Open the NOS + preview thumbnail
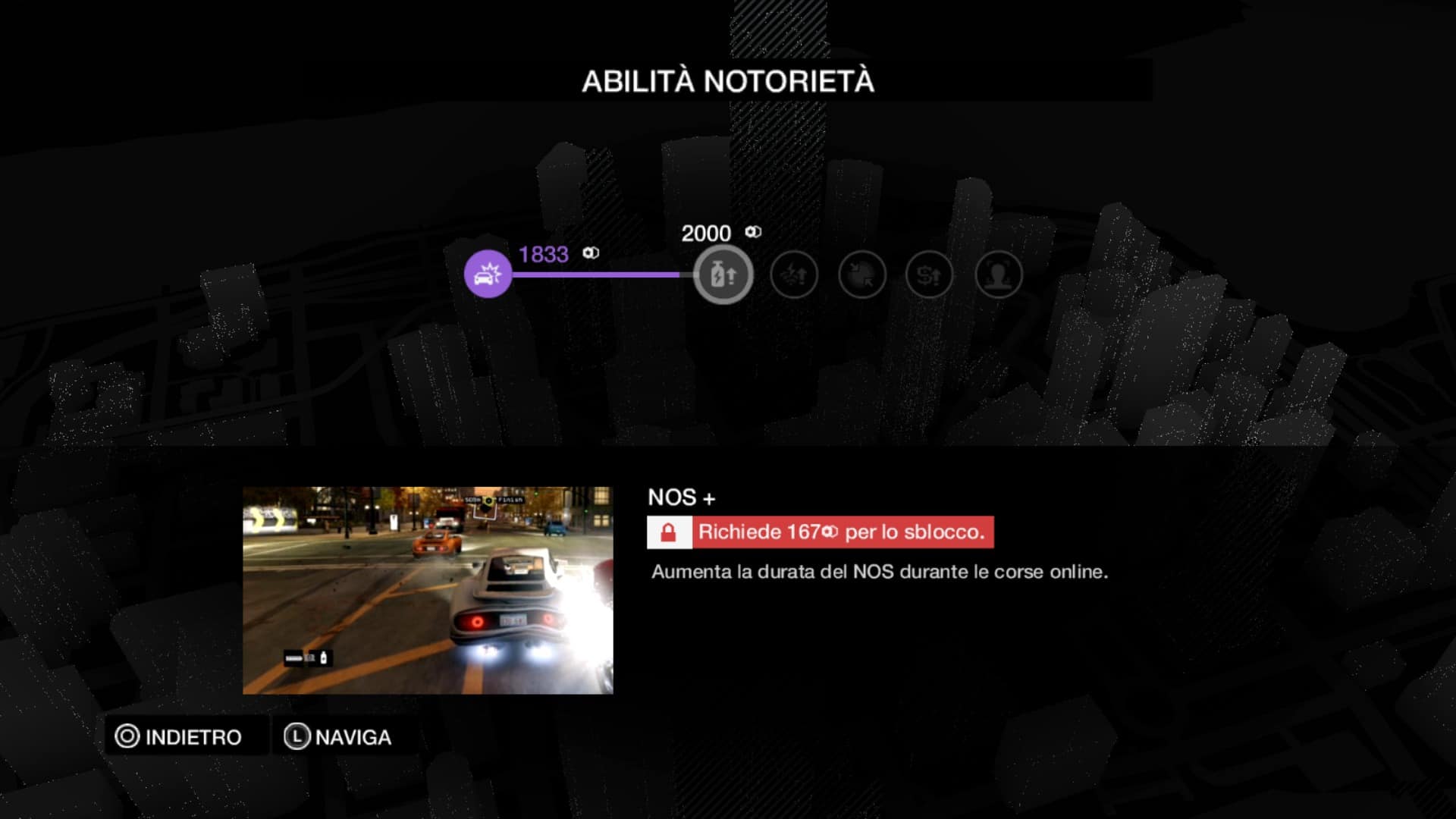Image resolution: width=1456 pixels, height=819 pixels. click(x=428, y=590)
